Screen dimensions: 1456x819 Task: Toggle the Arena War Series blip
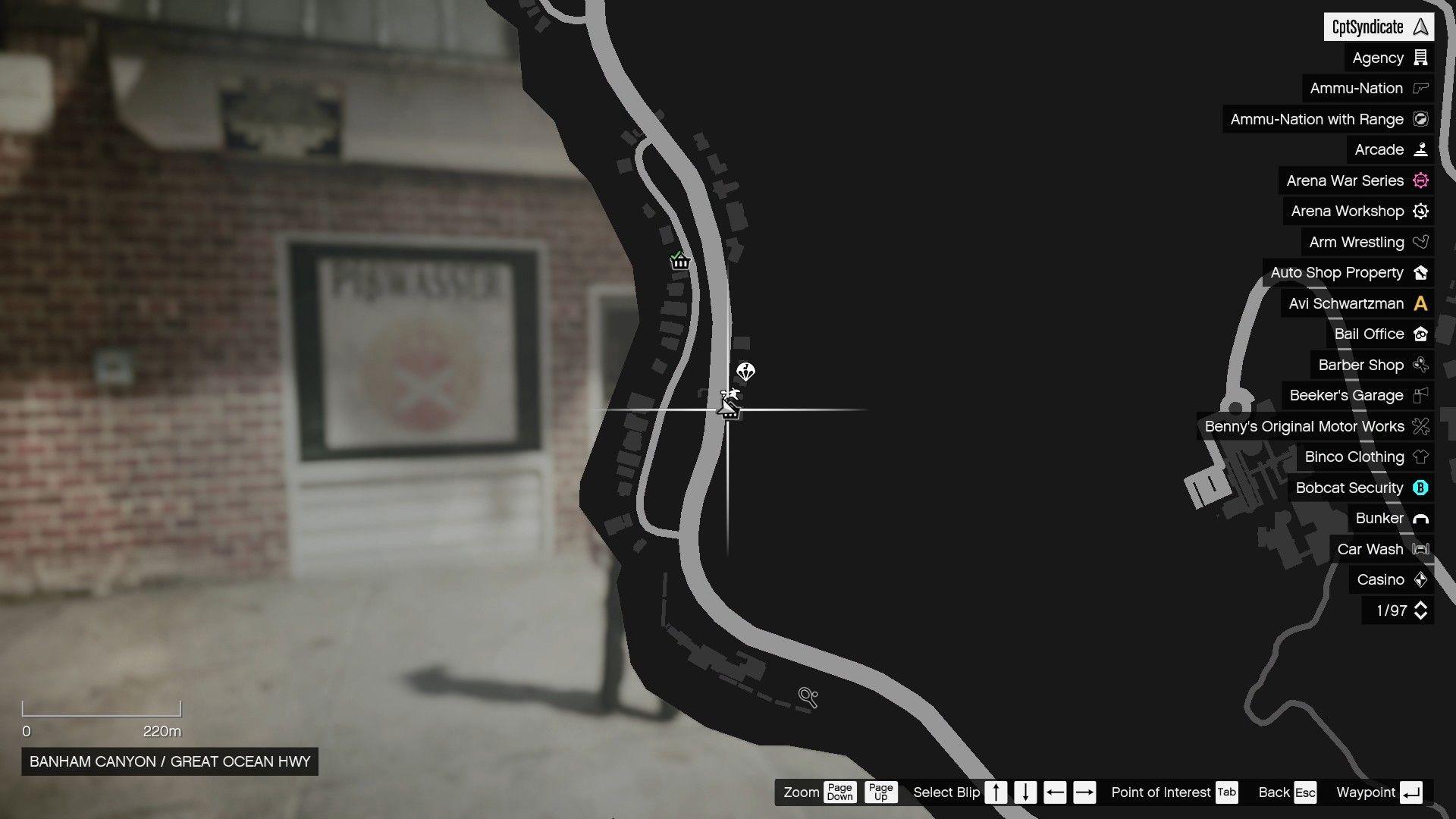(1420, 180)
